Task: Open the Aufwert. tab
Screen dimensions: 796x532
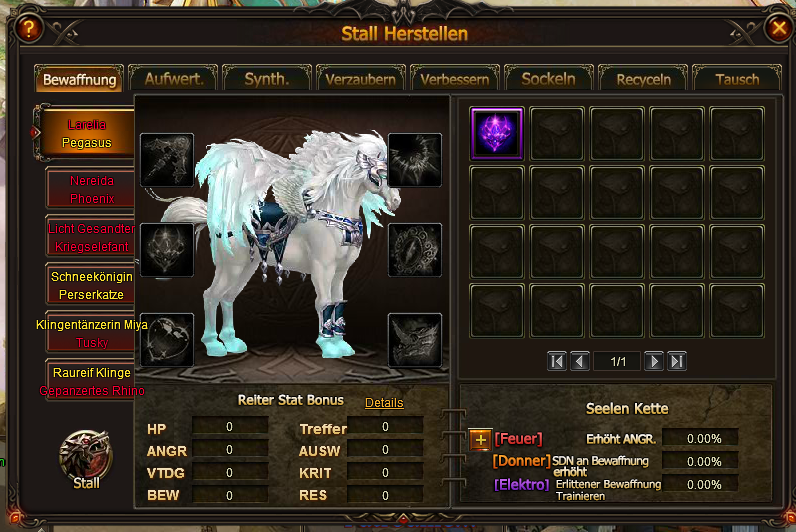Action: click(174, 79)
